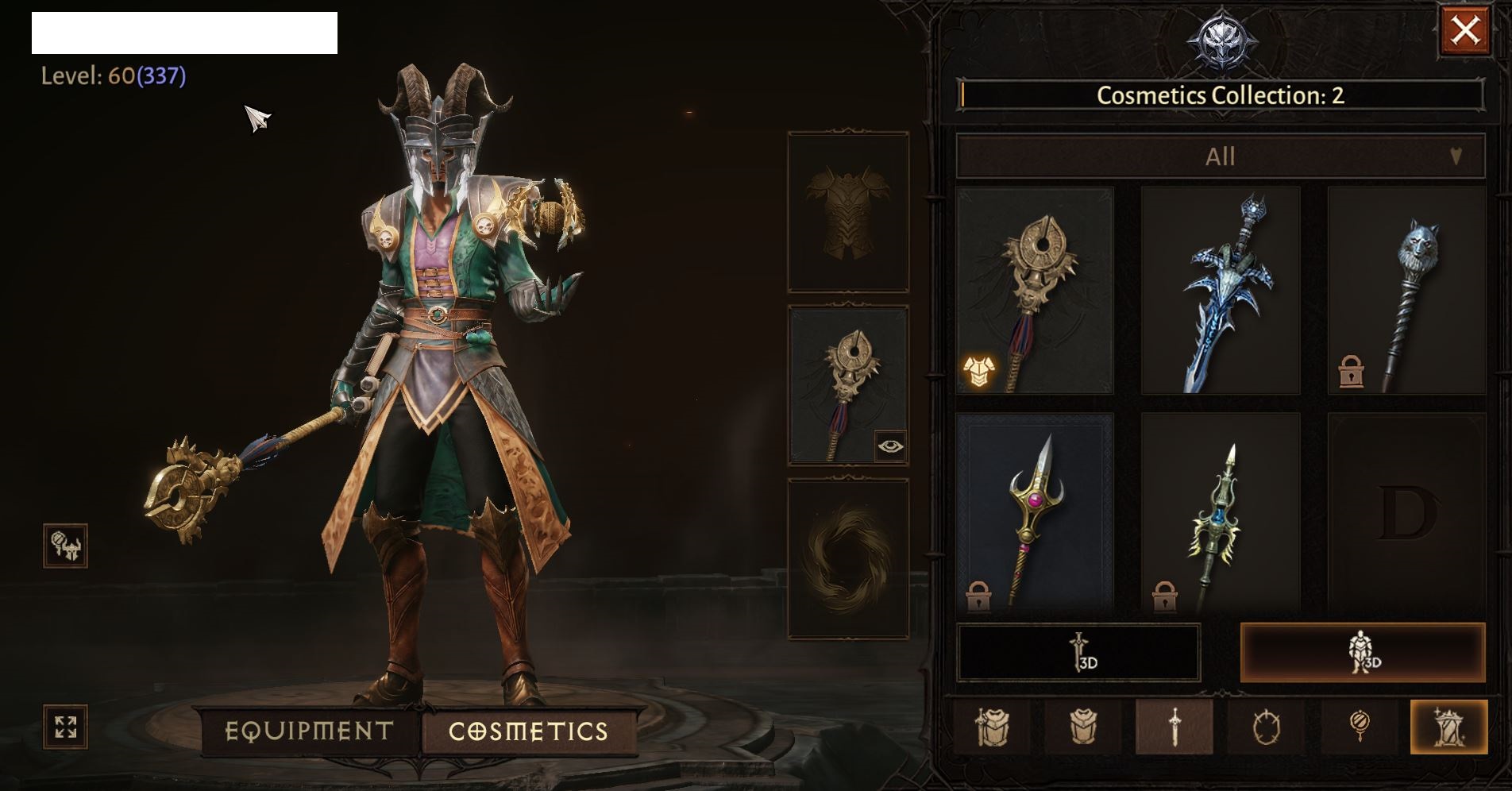The height and width of the screenshot is (791, 1512).
Task: Choose the icy blue frost sword cosmetic
Action: [1221, 291]
